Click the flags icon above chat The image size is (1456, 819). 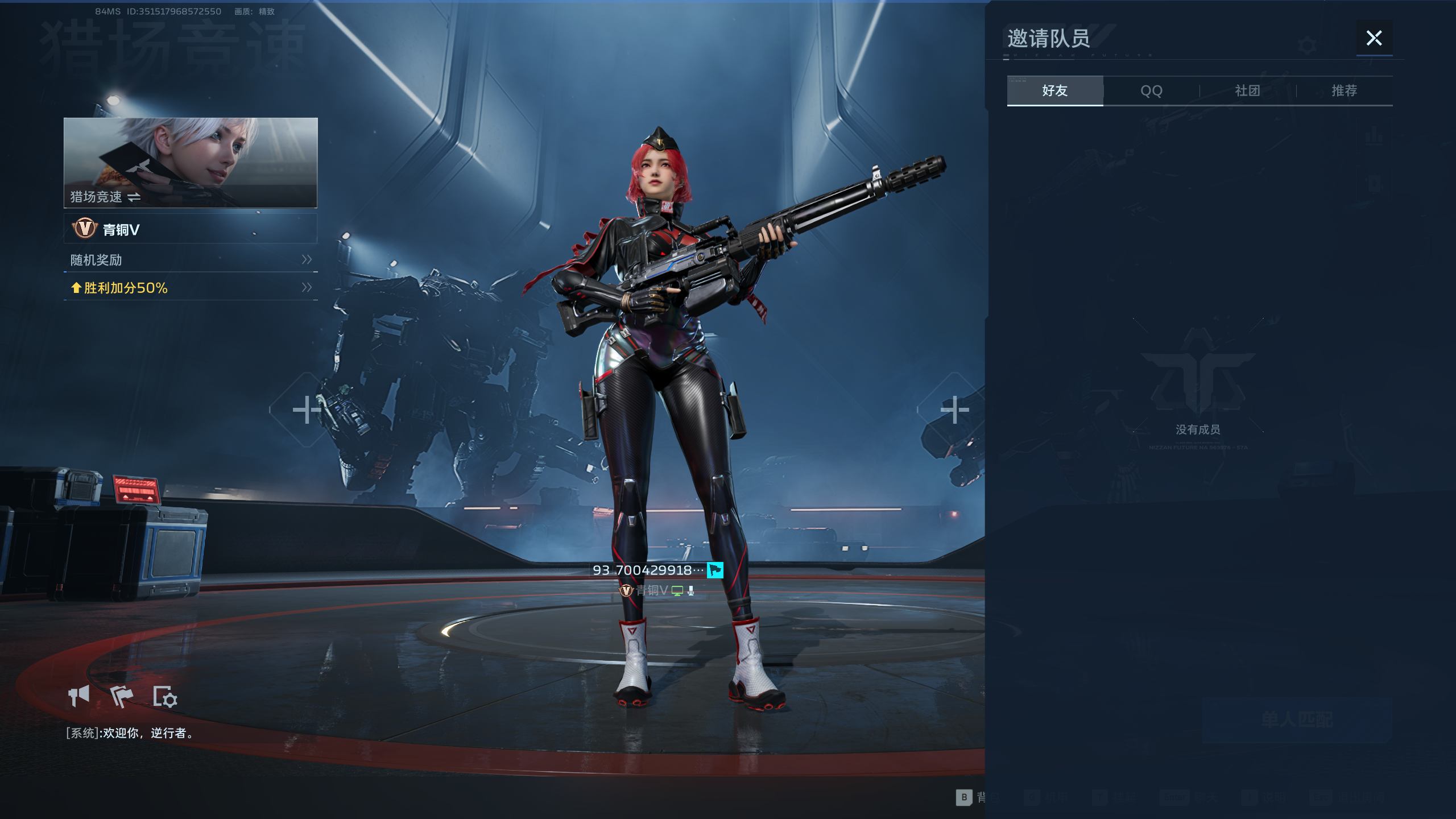point(121,696)
